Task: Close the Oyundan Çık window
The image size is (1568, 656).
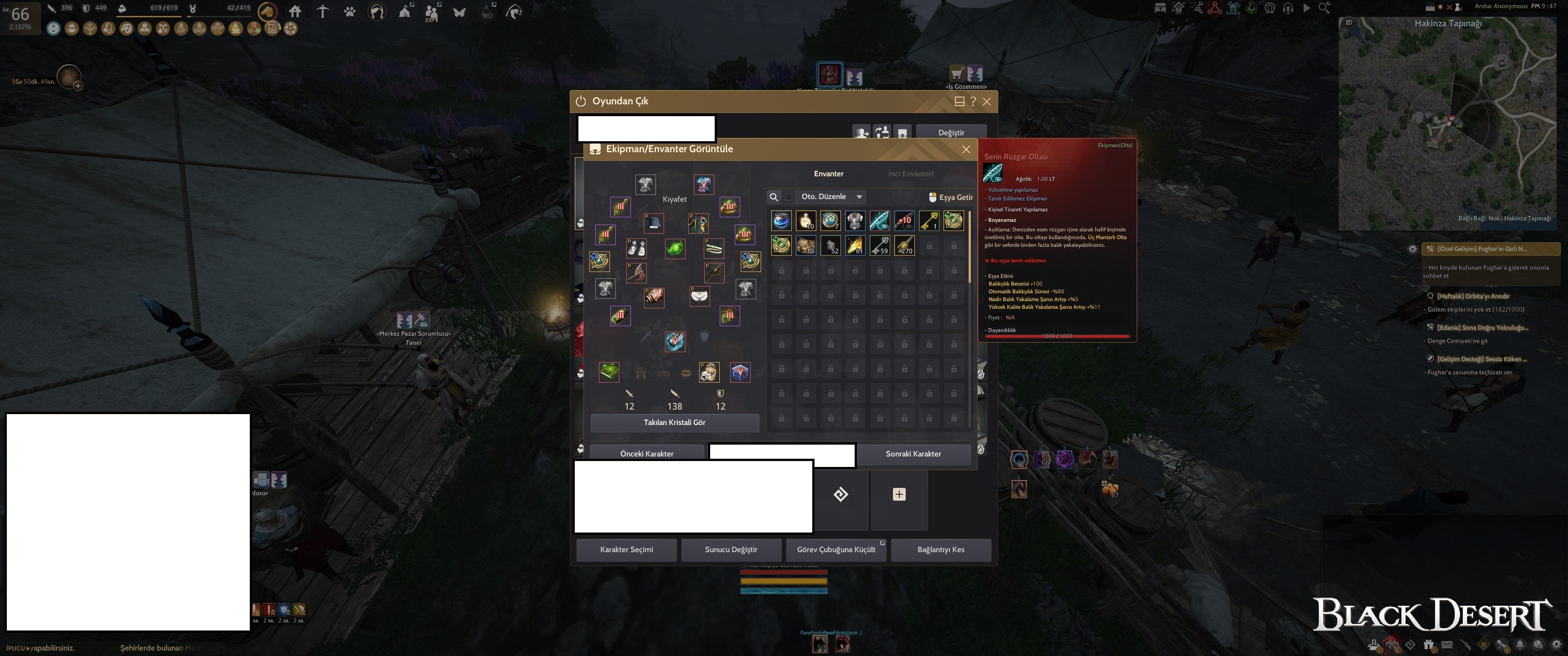Action: point(987,102)
